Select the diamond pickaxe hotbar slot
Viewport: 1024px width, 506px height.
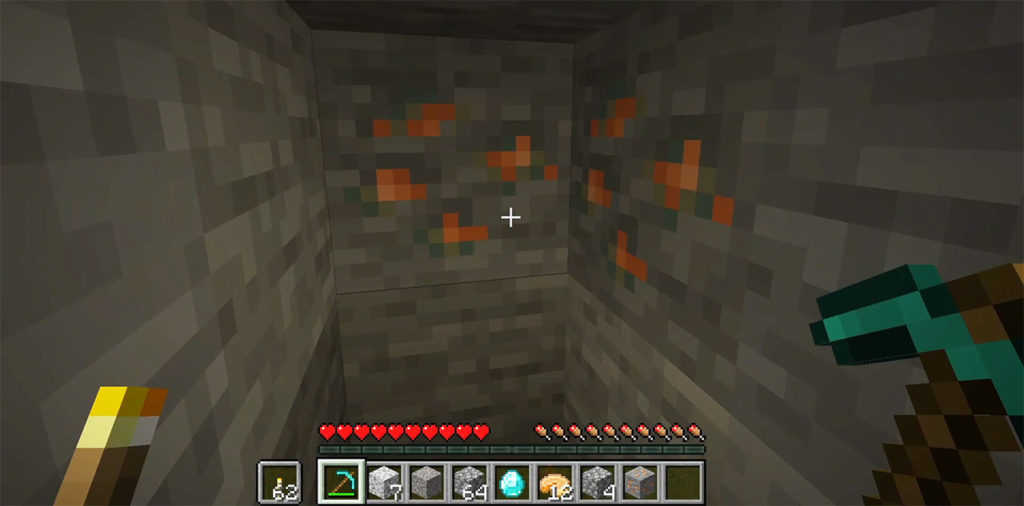(x=340, y=480)
